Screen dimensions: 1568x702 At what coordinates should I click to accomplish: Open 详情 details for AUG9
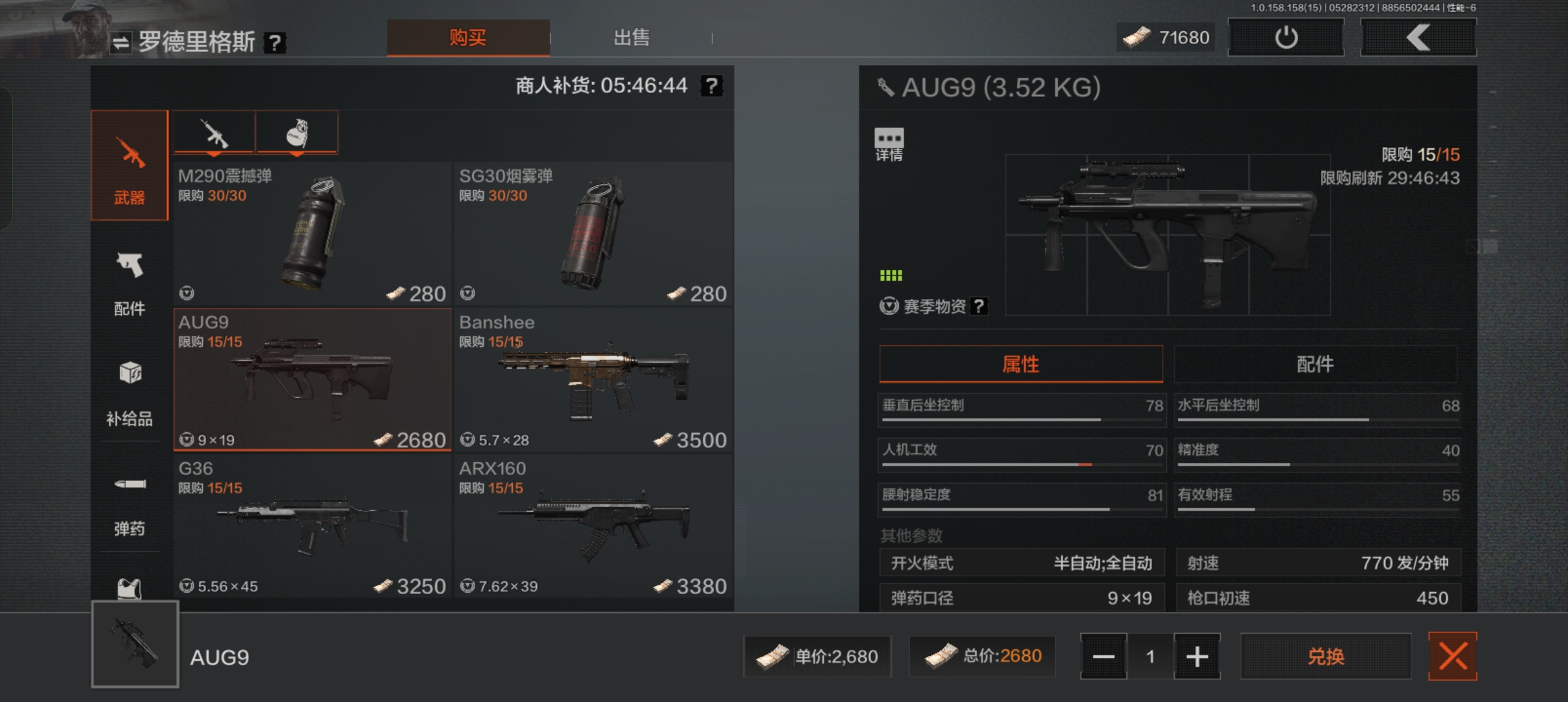click(889, 144)
